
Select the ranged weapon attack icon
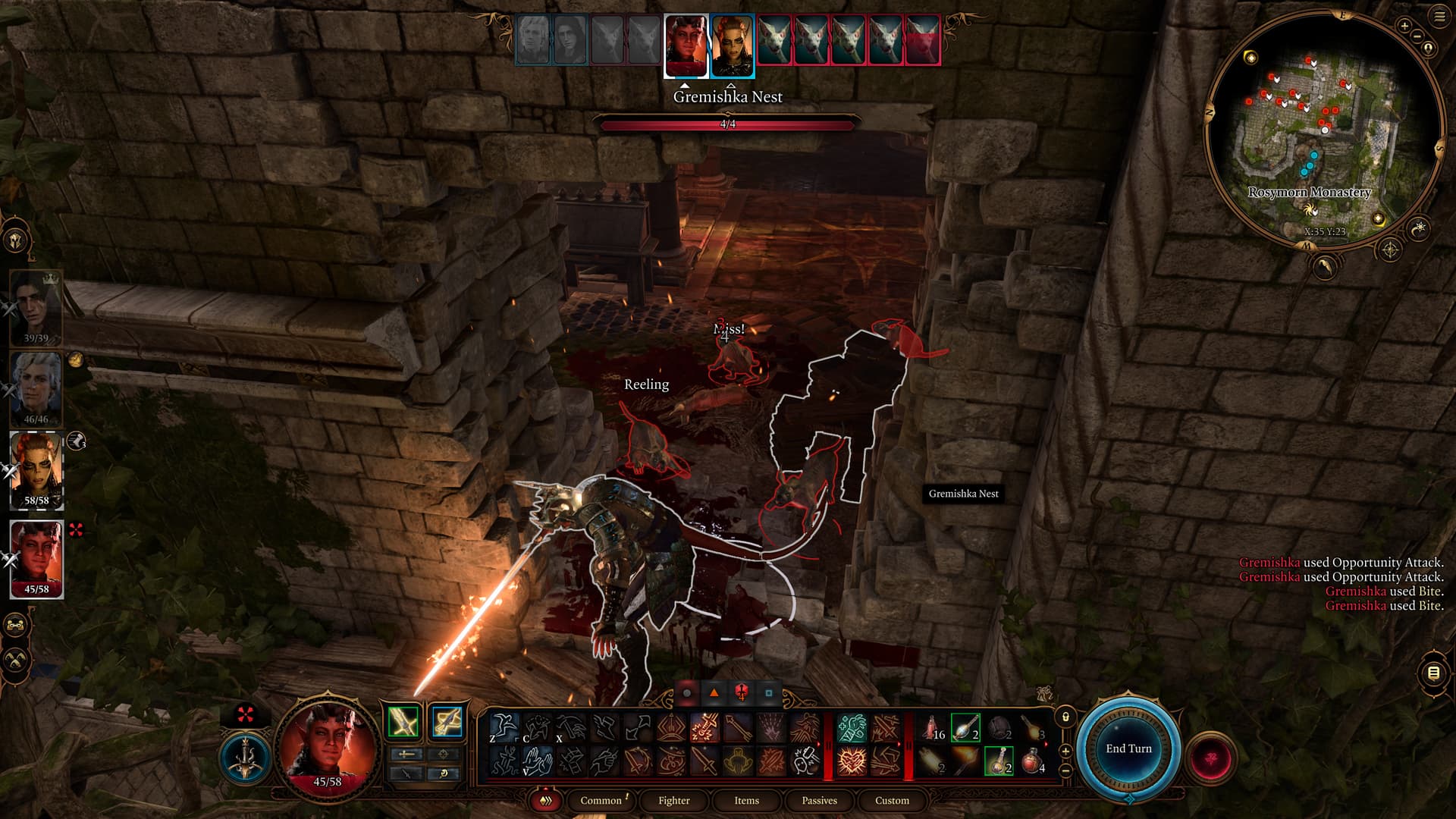[x=447, y=722]
